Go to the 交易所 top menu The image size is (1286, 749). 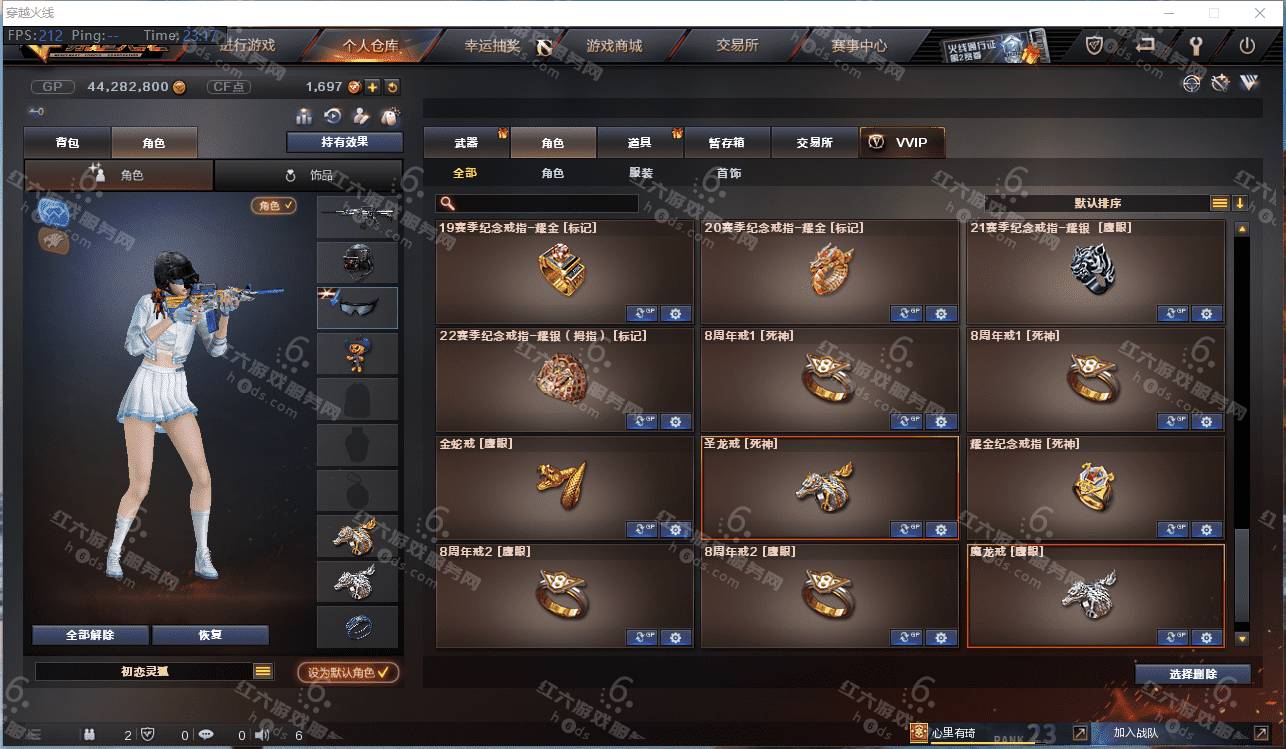tap(737, 46)
